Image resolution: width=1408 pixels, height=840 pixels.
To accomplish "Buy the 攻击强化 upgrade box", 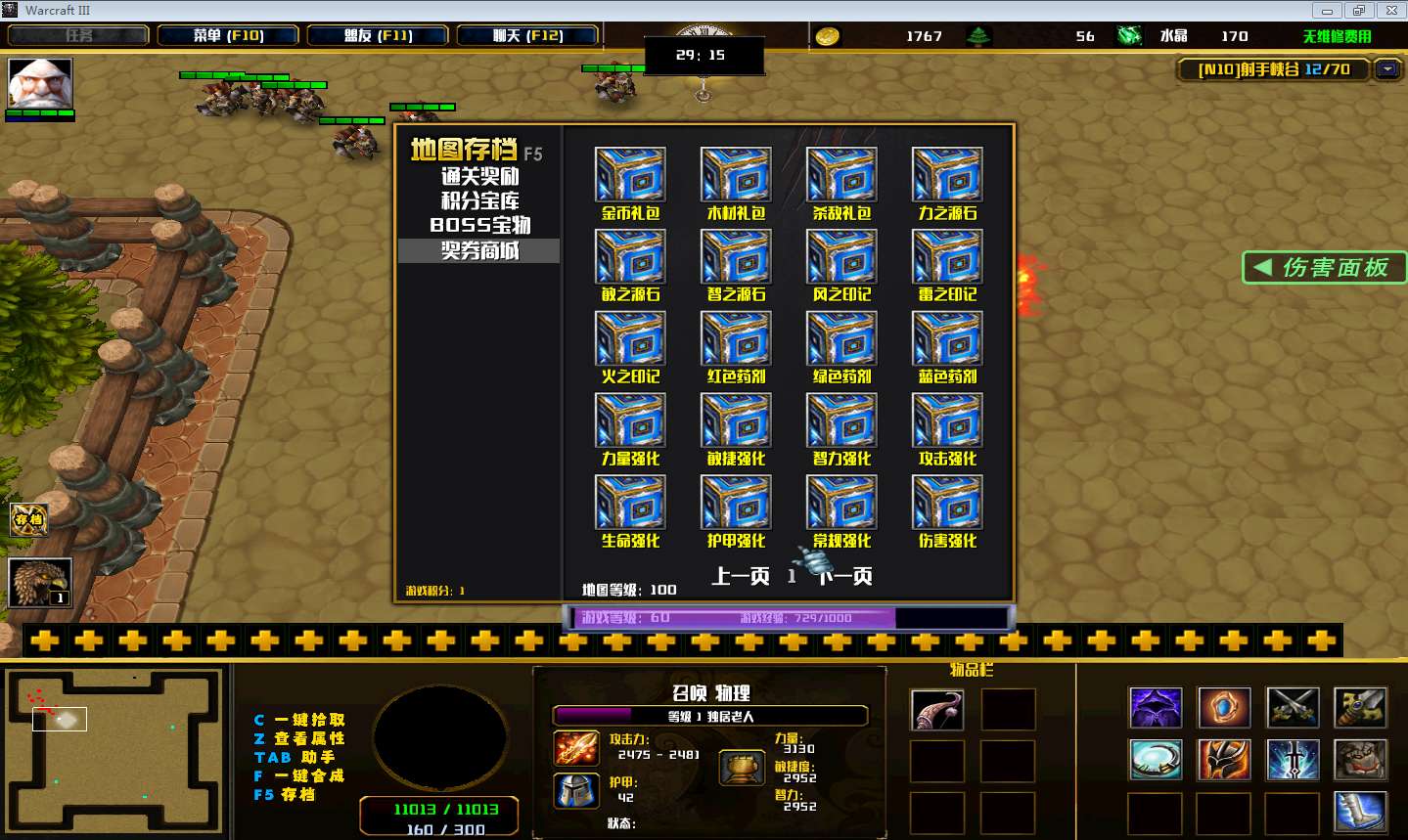I will pos(947,420).
